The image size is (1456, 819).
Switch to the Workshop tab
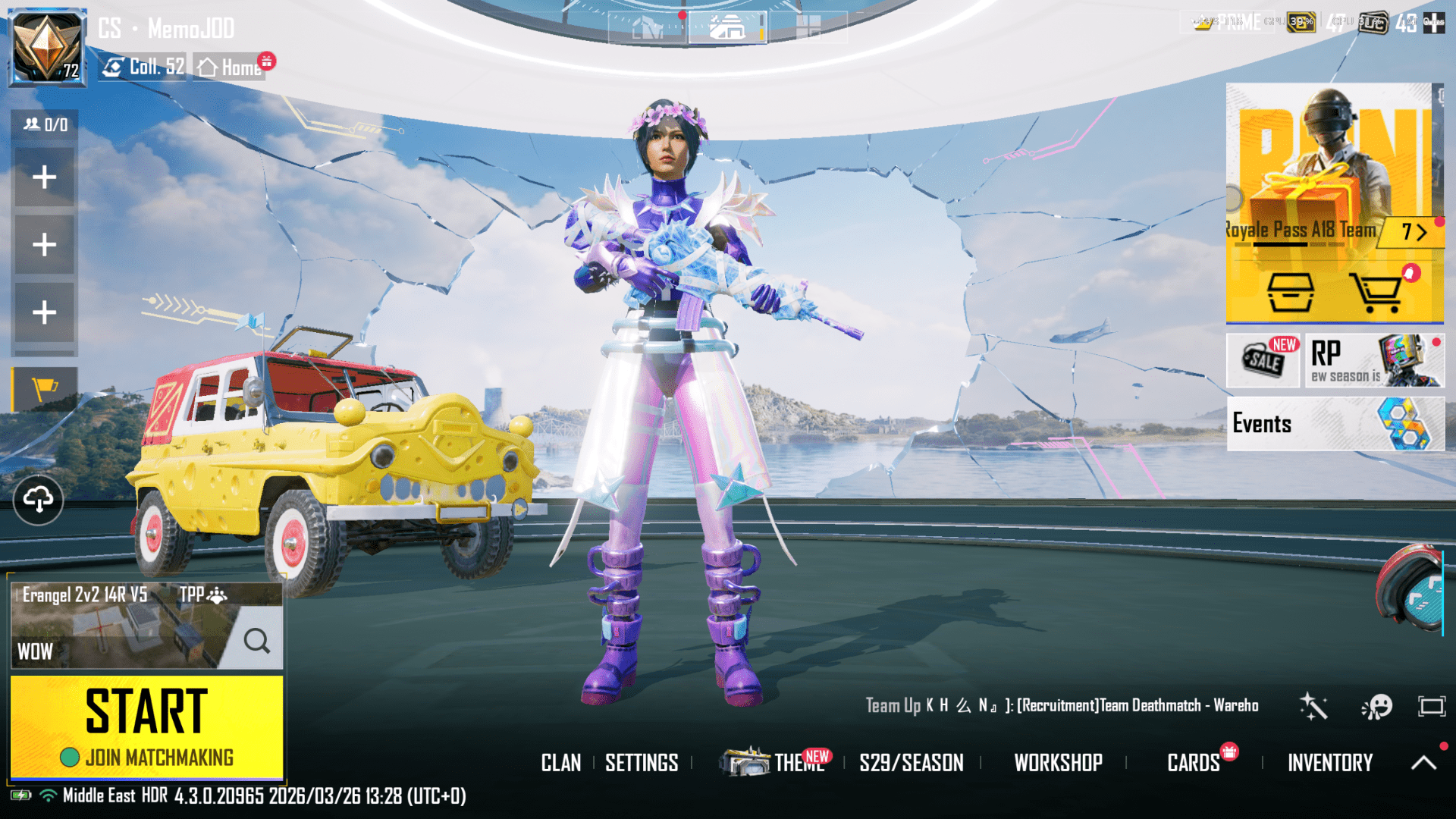[1059, 763]
